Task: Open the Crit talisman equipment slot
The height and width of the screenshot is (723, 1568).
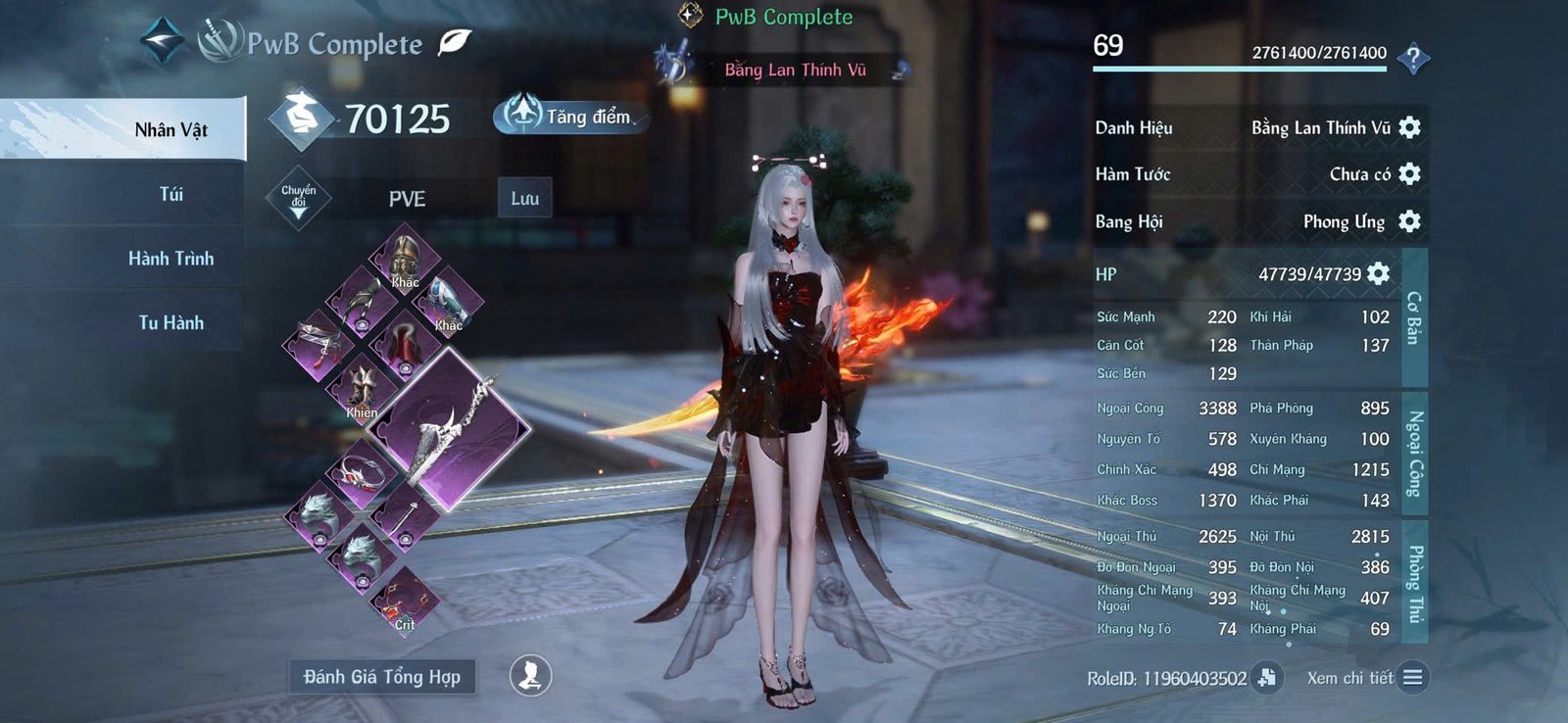Action: click(x=404, y=598)
